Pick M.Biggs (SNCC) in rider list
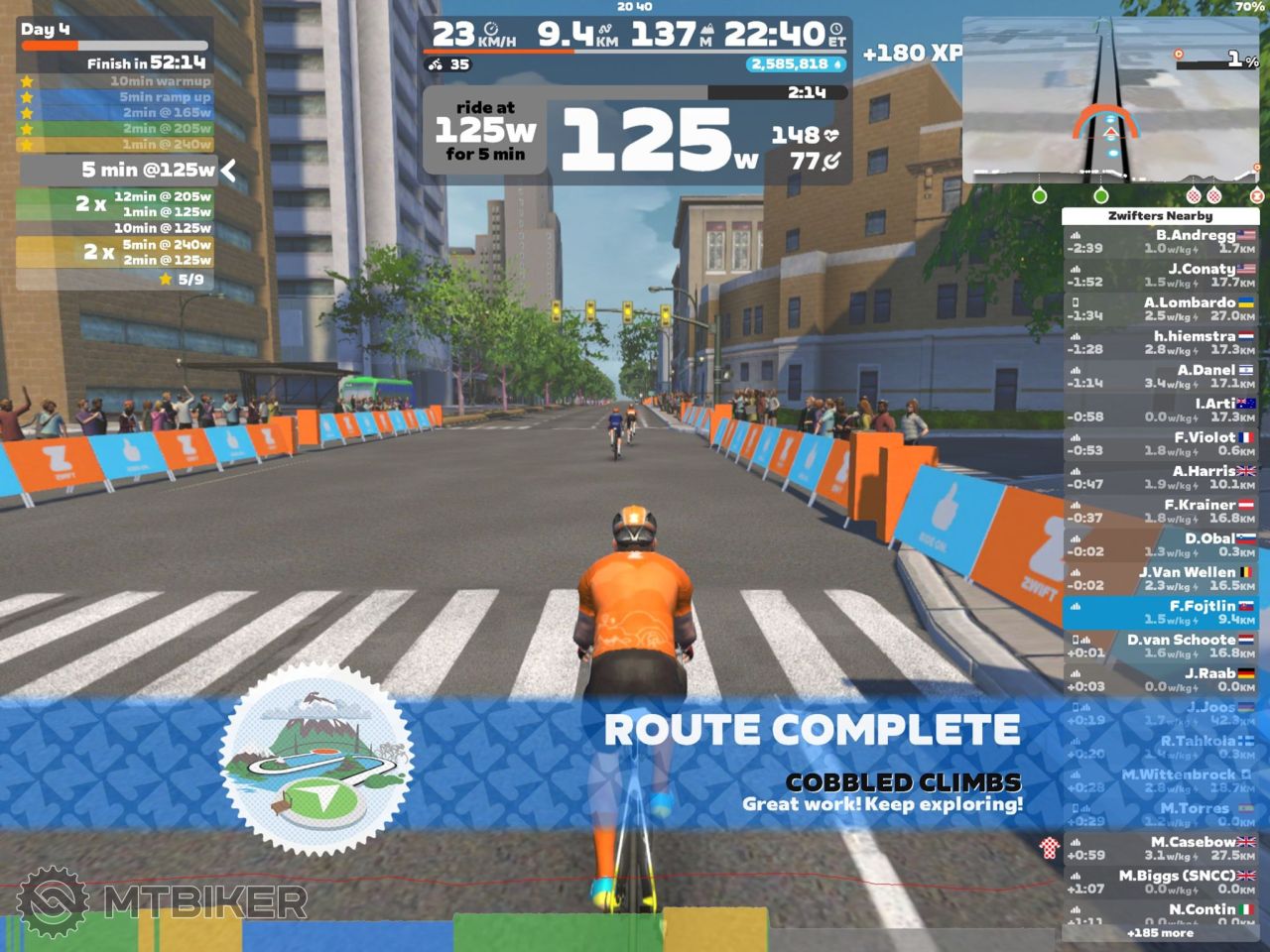Screen dimensions: 1270x952 pos(1161,883)
